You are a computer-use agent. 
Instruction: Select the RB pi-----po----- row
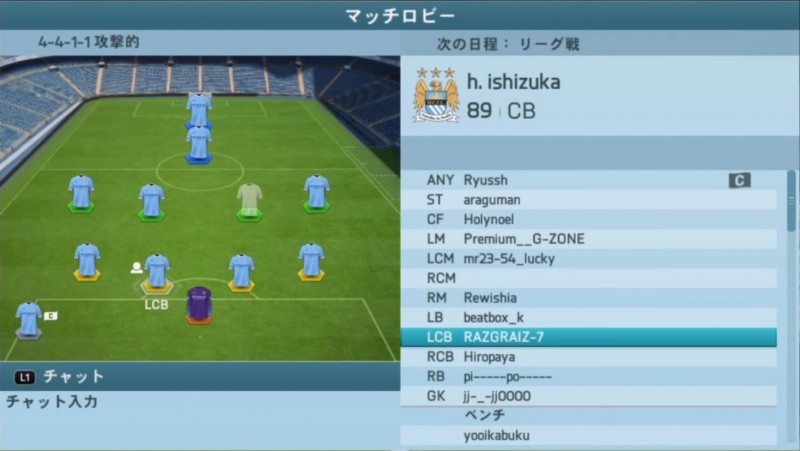[588, 376]
